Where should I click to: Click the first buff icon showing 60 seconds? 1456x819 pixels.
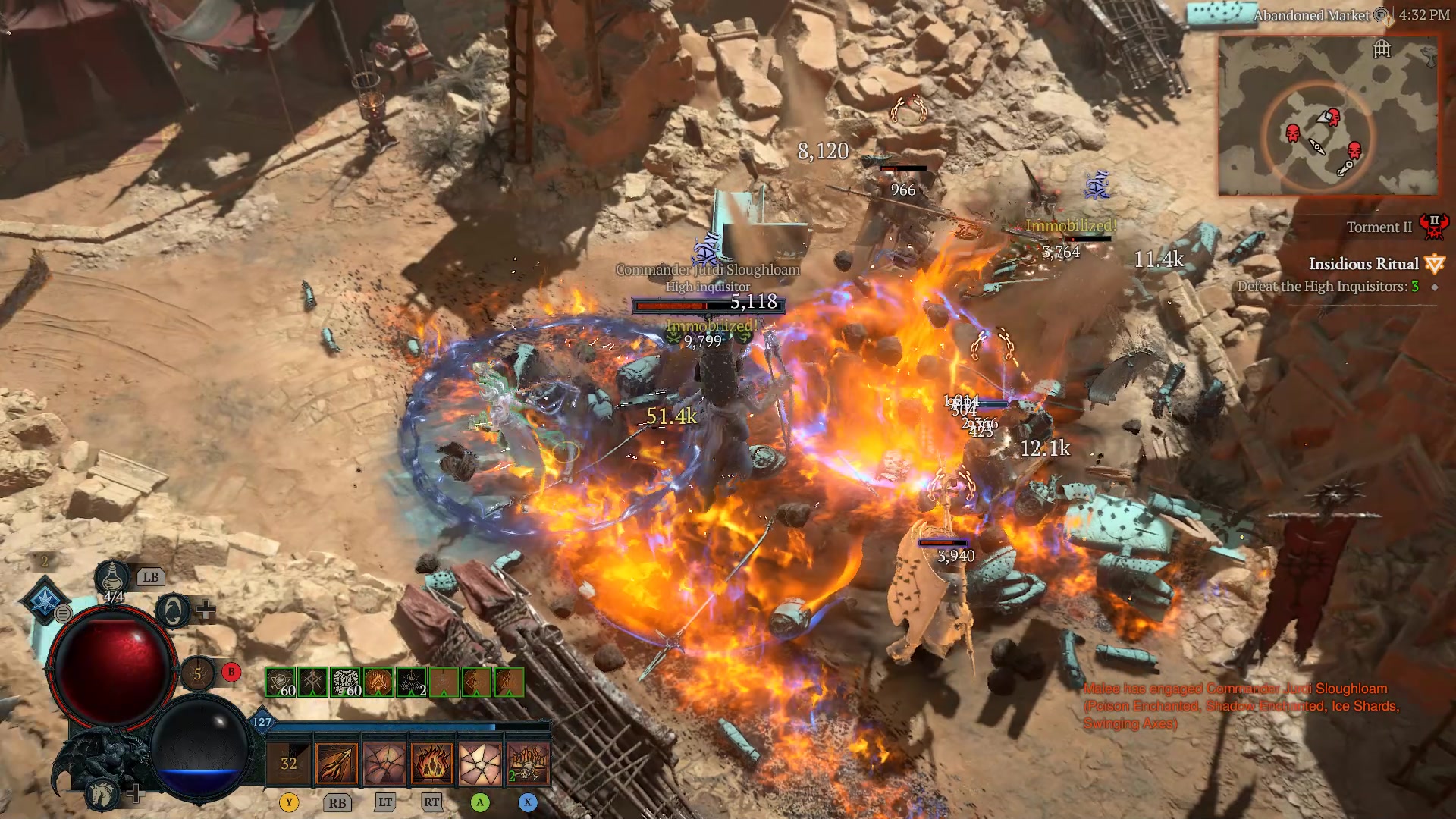pos(279,682)
